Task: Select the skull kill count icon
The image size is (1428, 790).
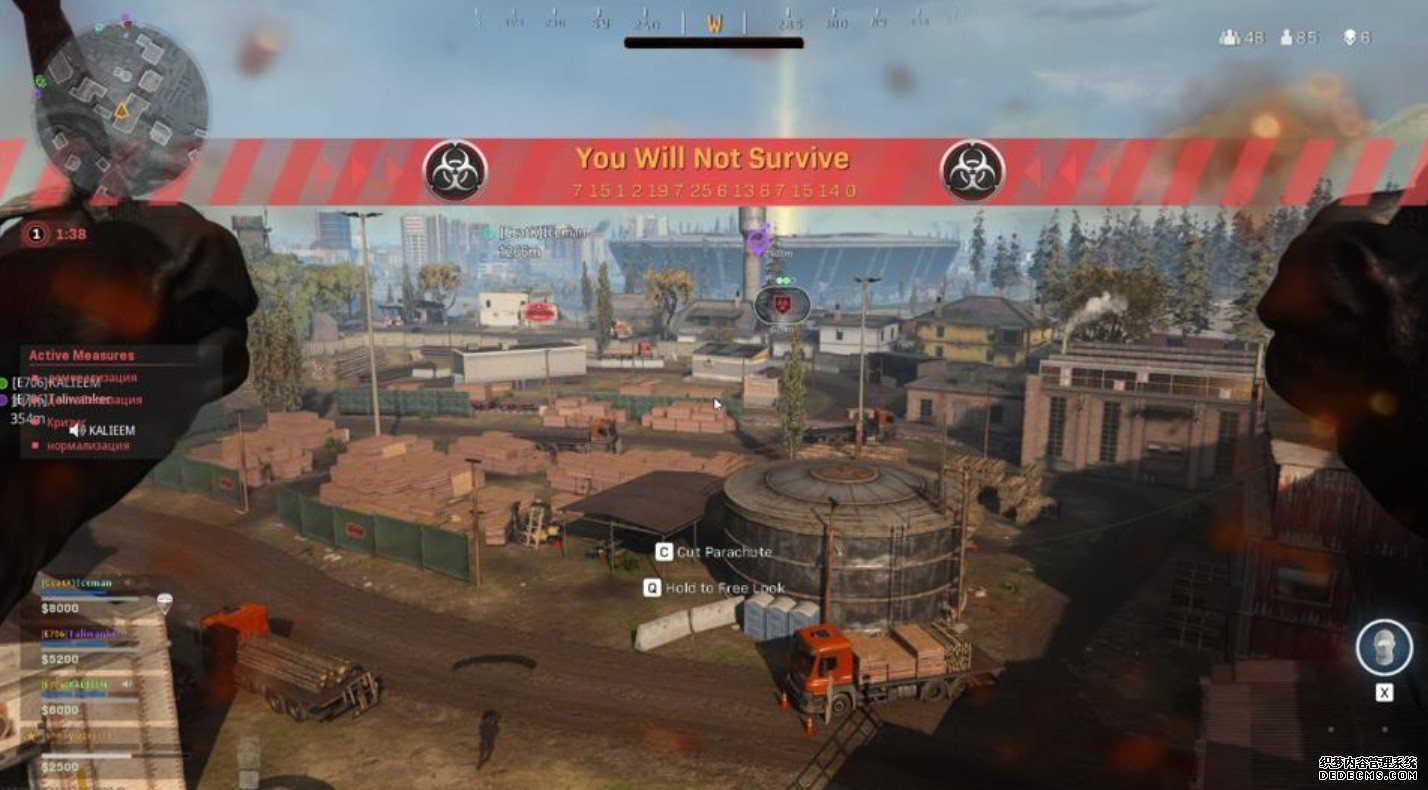Action: (1348, 38)
